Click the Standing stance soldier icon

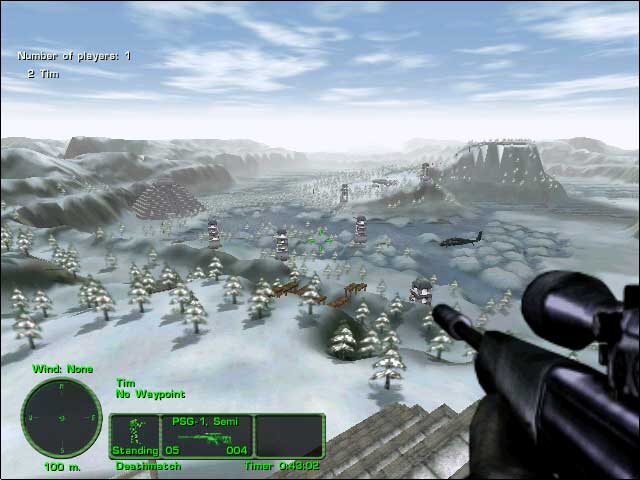[x=133, y=432]
